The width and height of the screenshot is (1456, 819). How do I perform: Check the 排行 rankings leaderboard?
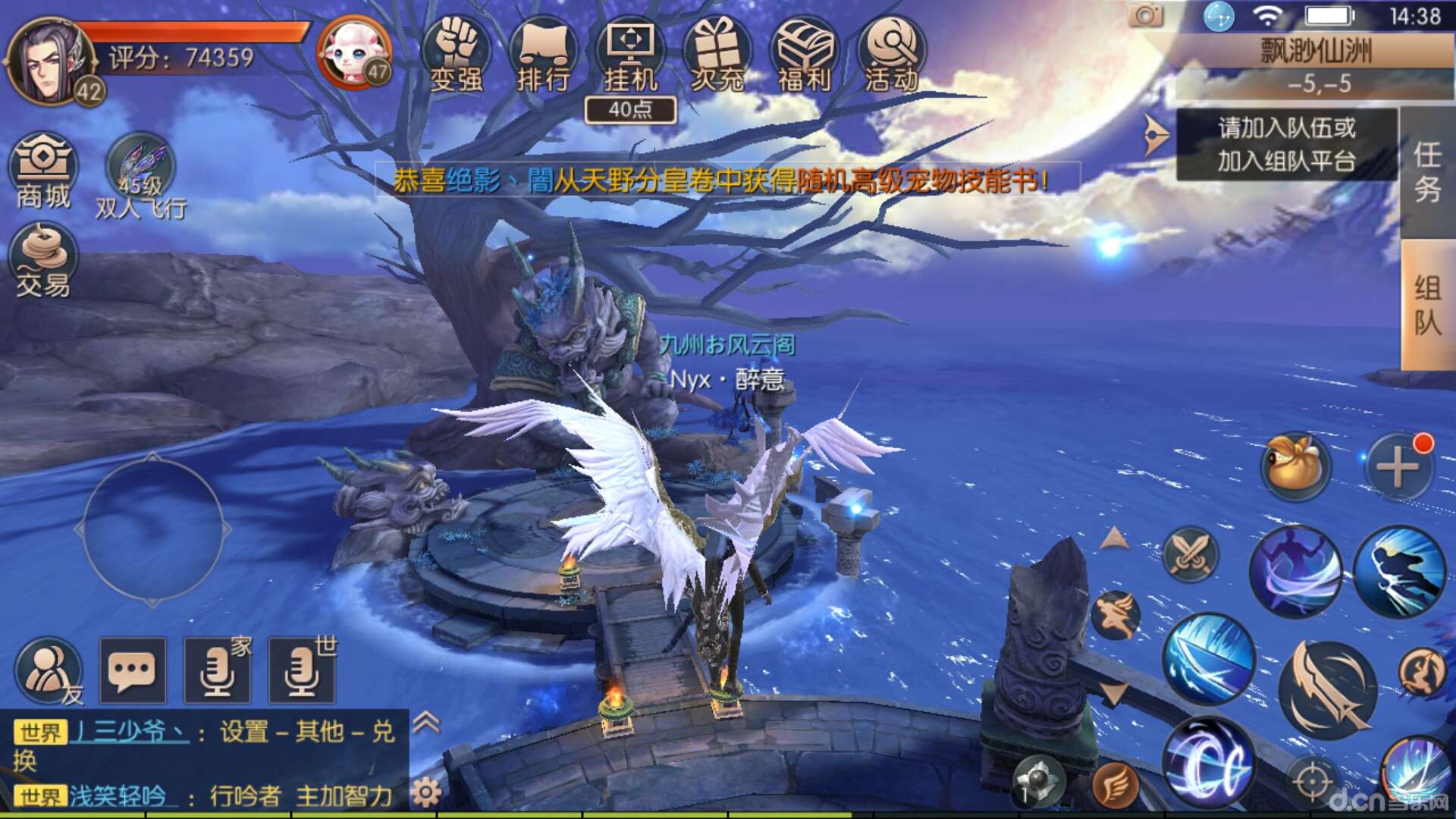543,57
